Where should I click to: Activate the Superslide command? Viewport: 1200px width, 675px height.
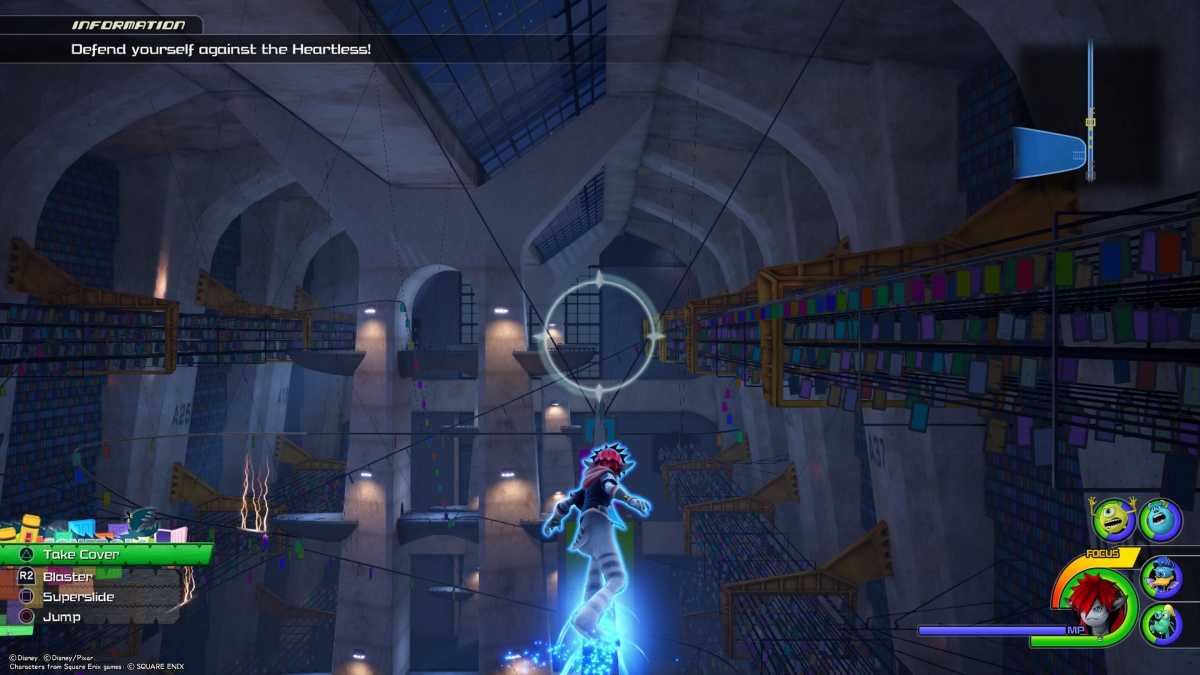click(x=78, y=597)
